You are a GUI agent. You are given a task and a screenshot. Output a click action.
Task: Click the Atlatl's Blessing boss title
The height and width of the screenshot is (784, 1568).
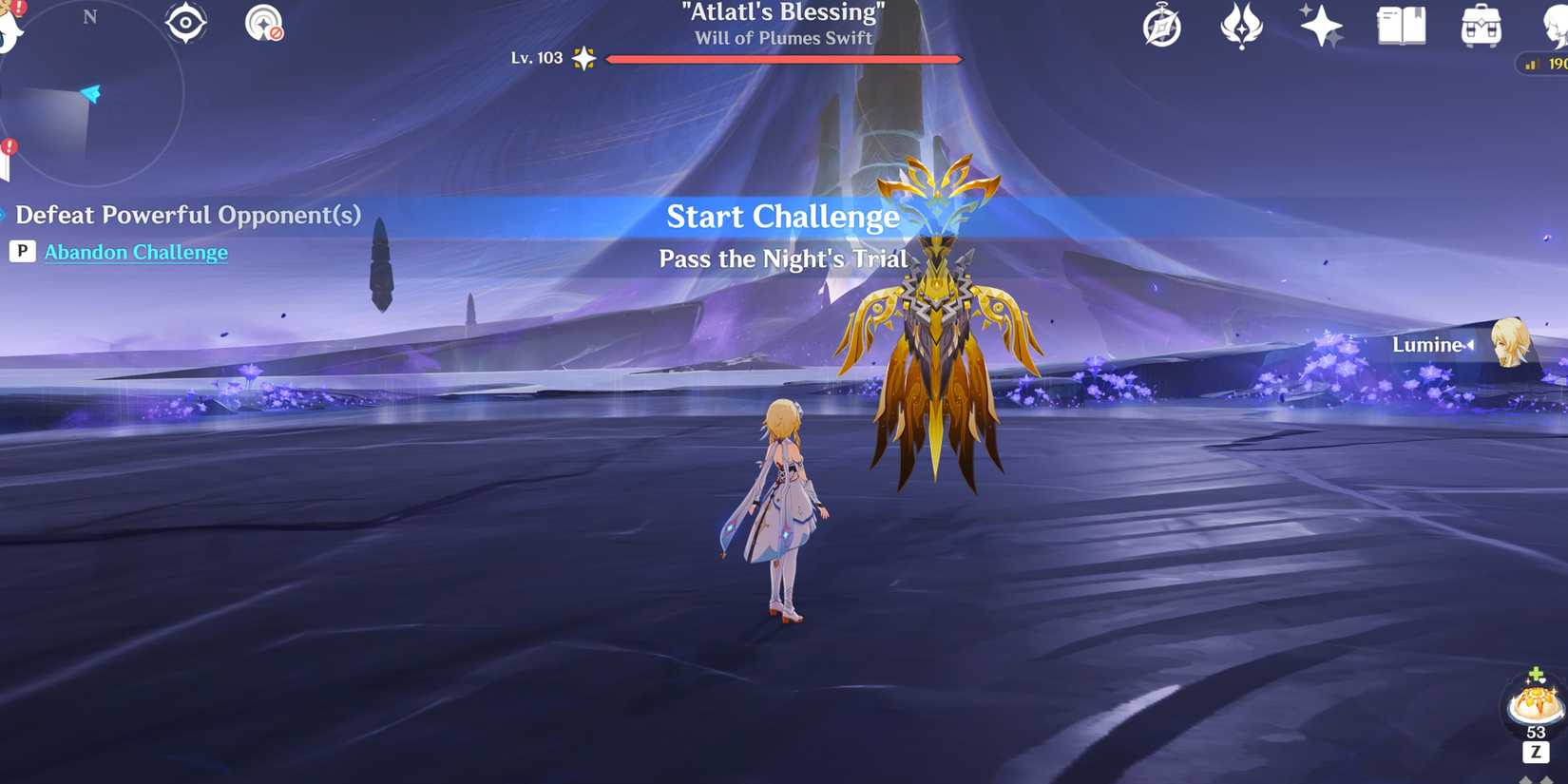pyautogui.click(x=781, y=12)
